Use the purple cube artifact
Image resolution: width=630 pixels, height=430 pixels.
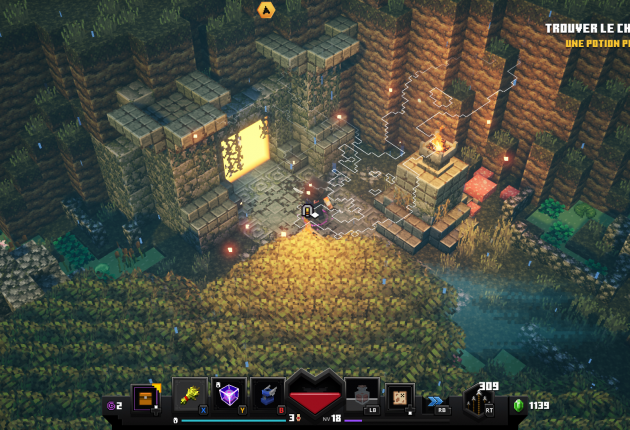click(229, 394)
